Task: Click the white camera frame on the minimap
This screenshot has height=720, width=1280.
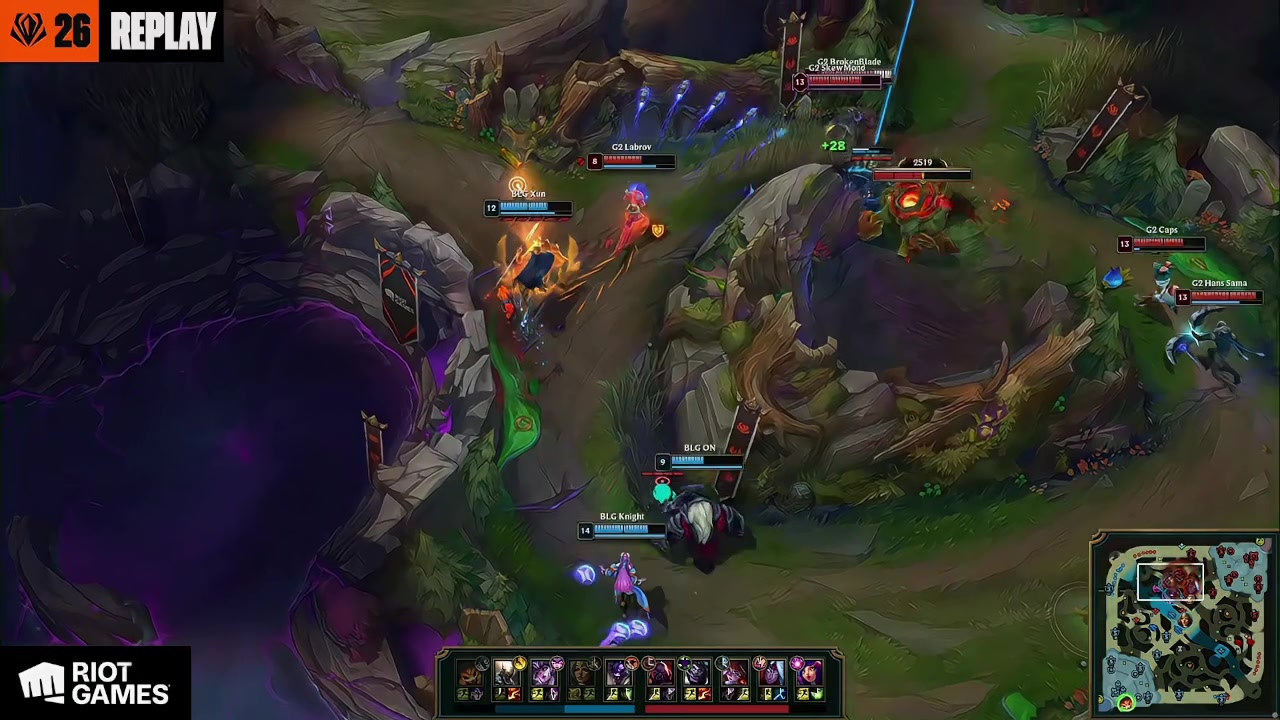Action: click(1170, 582)
